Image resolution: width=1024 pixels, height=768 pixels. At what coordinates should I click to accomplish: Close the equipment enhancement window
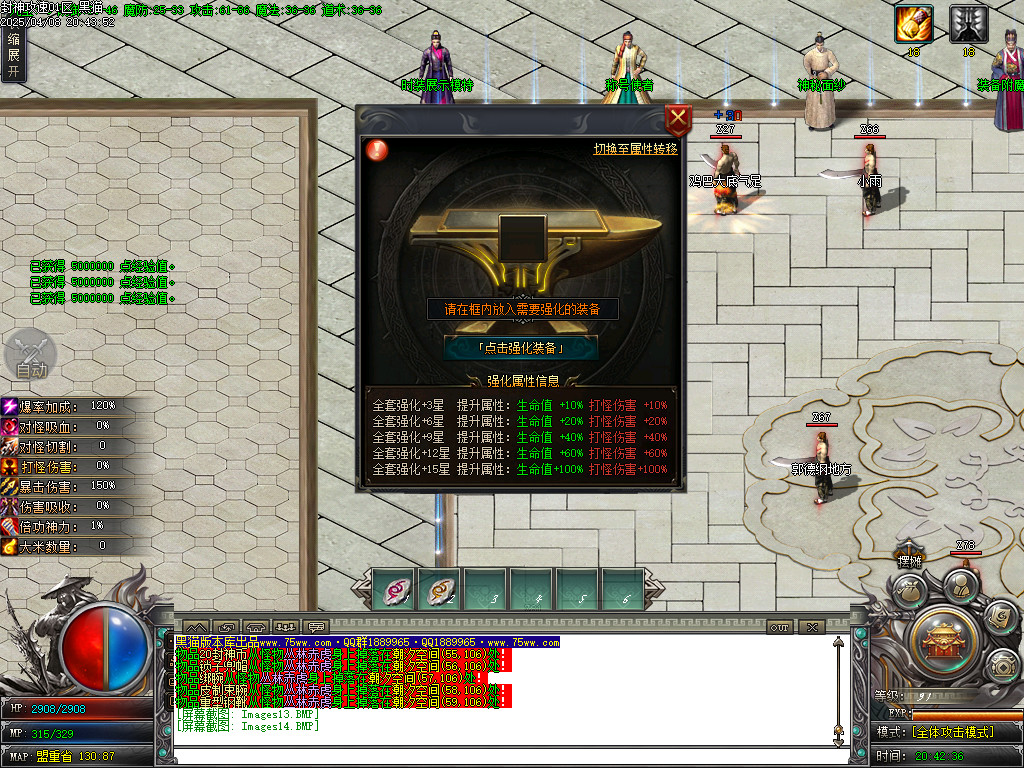point(678,120)
